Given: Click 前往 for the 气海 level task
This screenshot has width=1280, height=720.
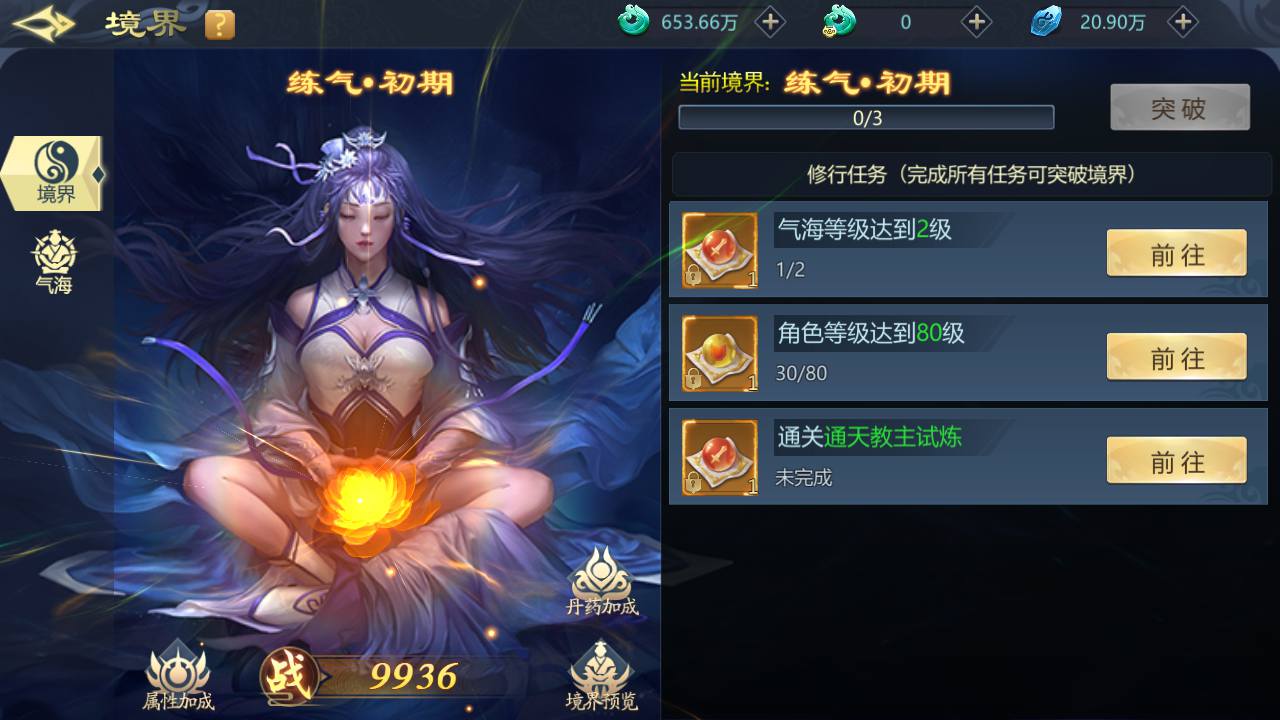Looking at the screenshot, I should (x=1176, y=253).
